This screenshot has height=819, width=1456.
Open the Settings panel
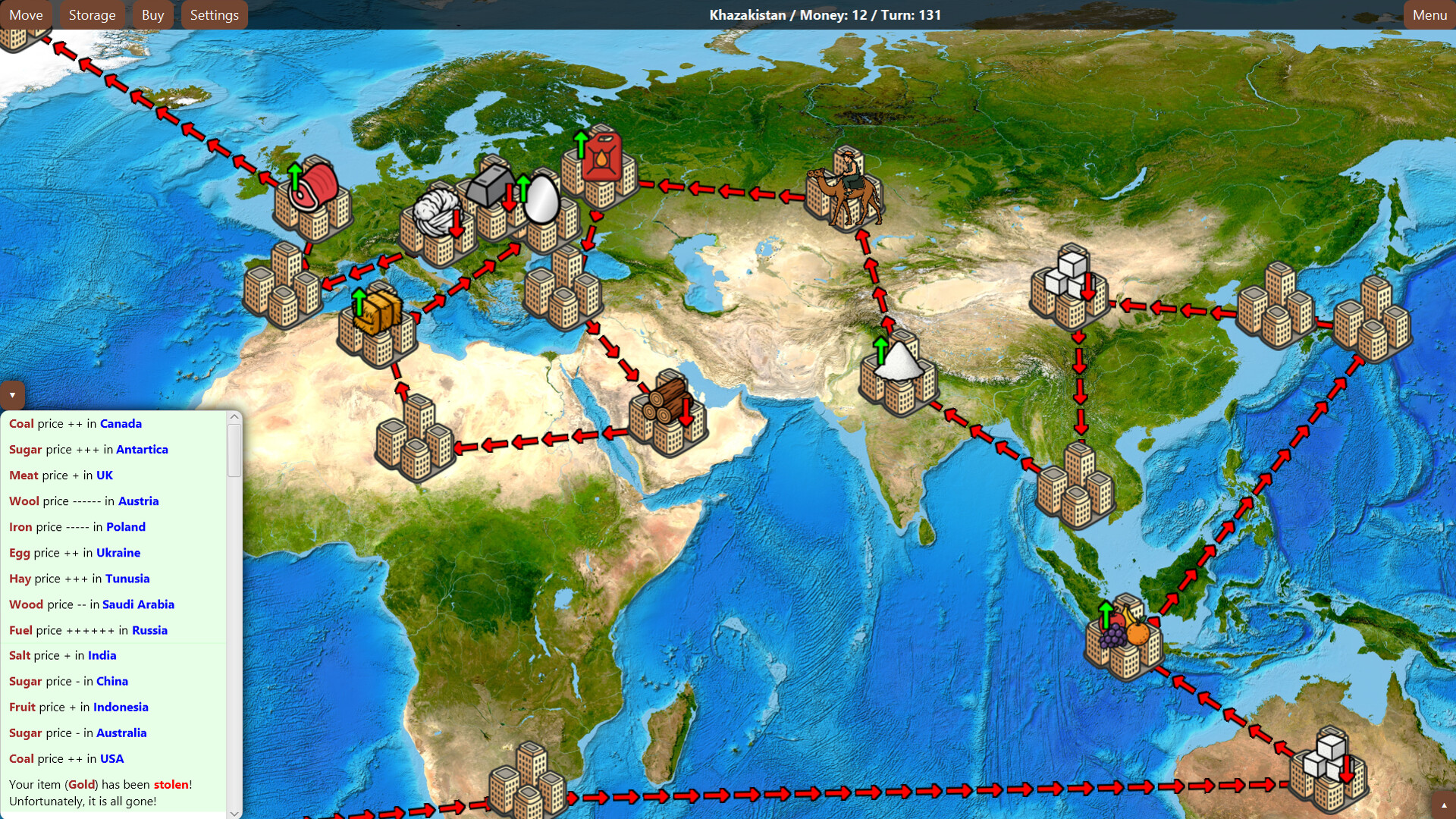214,14
